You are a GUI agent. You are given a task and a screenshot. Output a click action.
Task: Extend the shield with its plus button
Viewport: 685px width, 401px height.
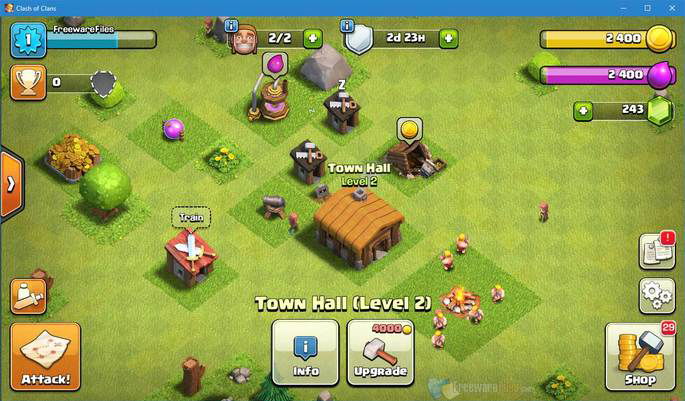tap(447, 39)
